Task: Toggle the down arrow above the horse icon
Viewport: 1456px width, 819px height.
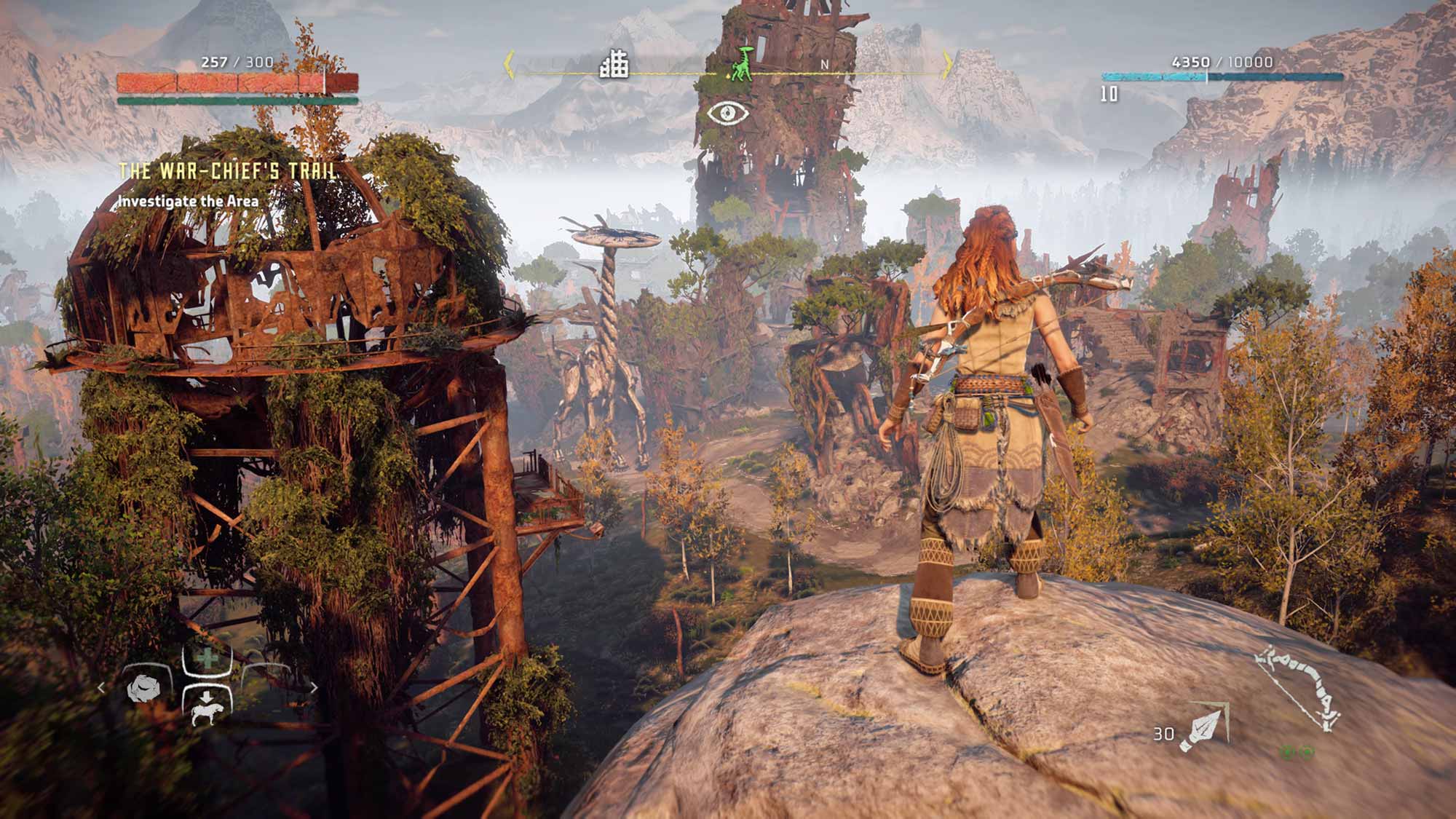Action: [x=207, y=695]
